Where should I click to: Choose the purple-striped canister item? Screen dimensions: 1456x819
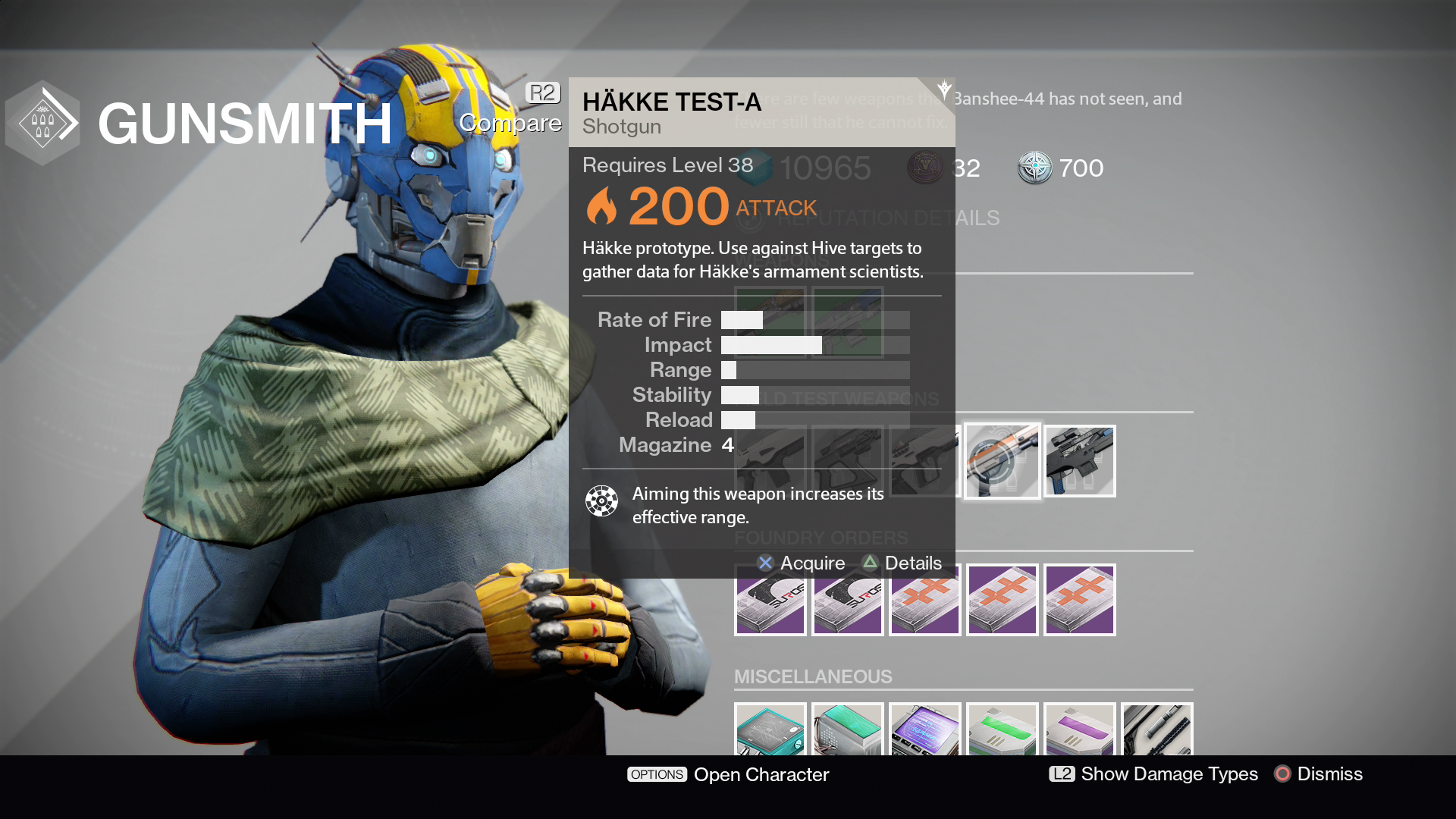[1080, 730]
